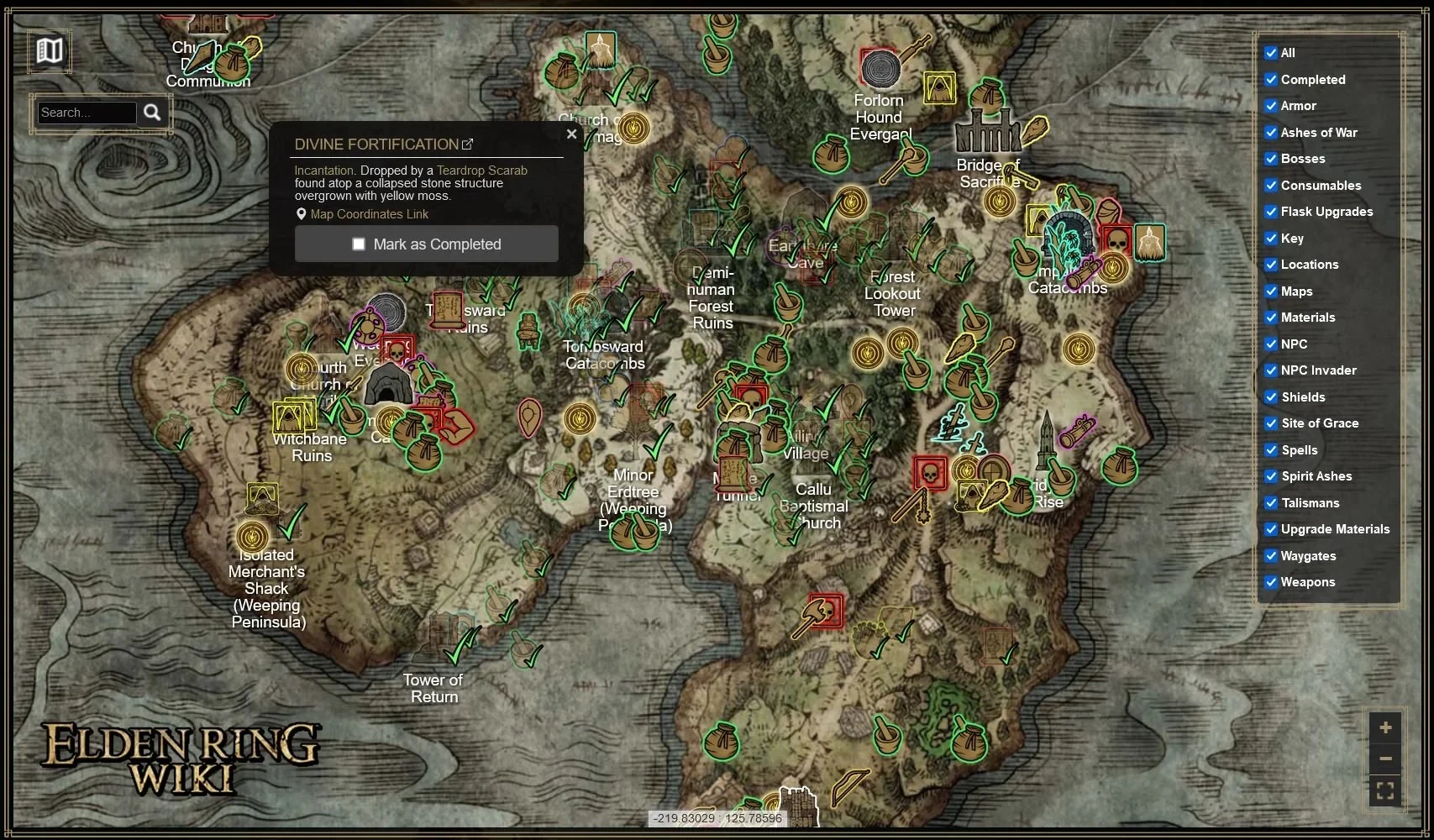Toggle fullscreen map view
This screenshot has height=840, width=1434.
coord(1385,790)
